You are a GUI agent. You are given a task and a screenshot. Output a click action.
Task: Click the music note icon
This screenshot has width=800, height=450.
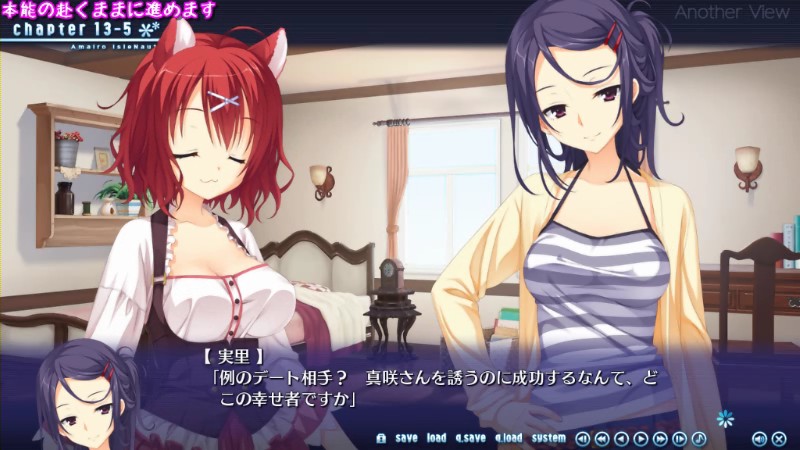coord(699,438)
